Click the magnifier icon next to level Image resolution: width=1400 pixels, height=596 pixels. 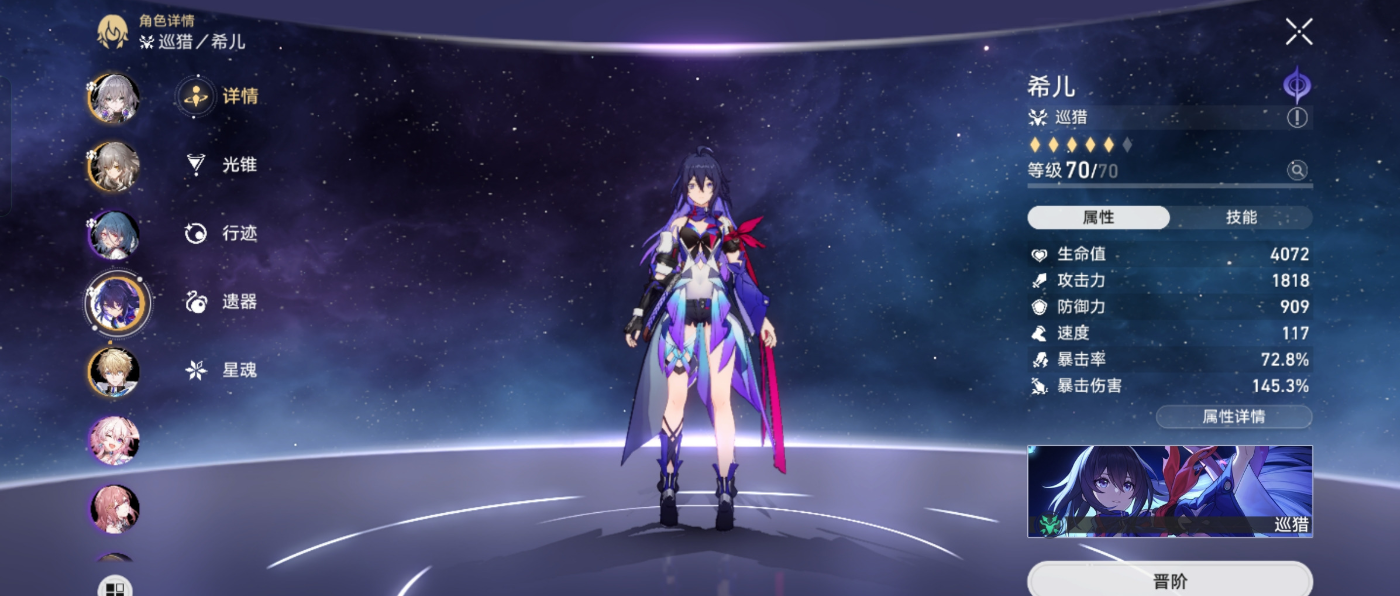point(1297,171)
